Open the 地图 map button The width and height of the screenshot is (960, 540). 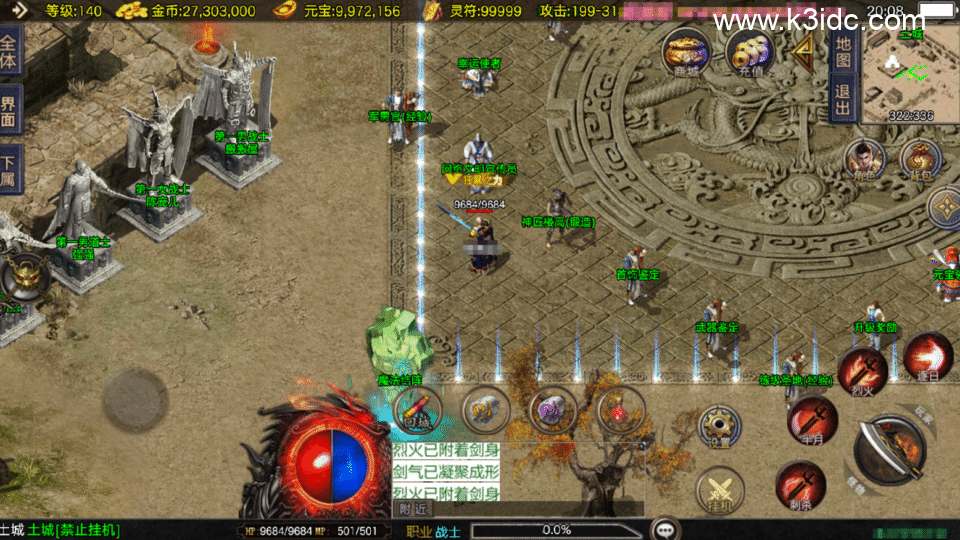[843, 51]
